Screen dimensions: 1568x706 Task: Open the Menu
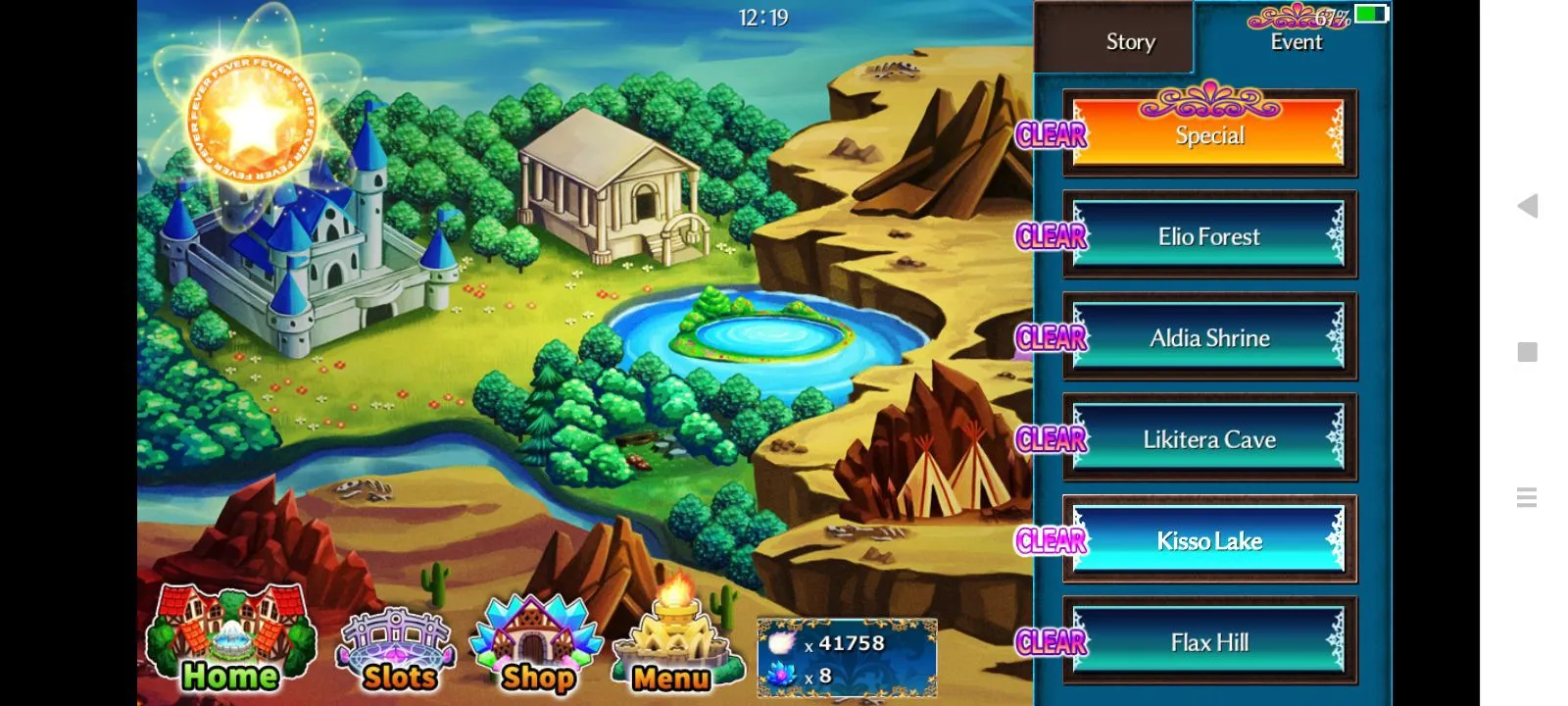pyautogui.click(x=671, y=647)
